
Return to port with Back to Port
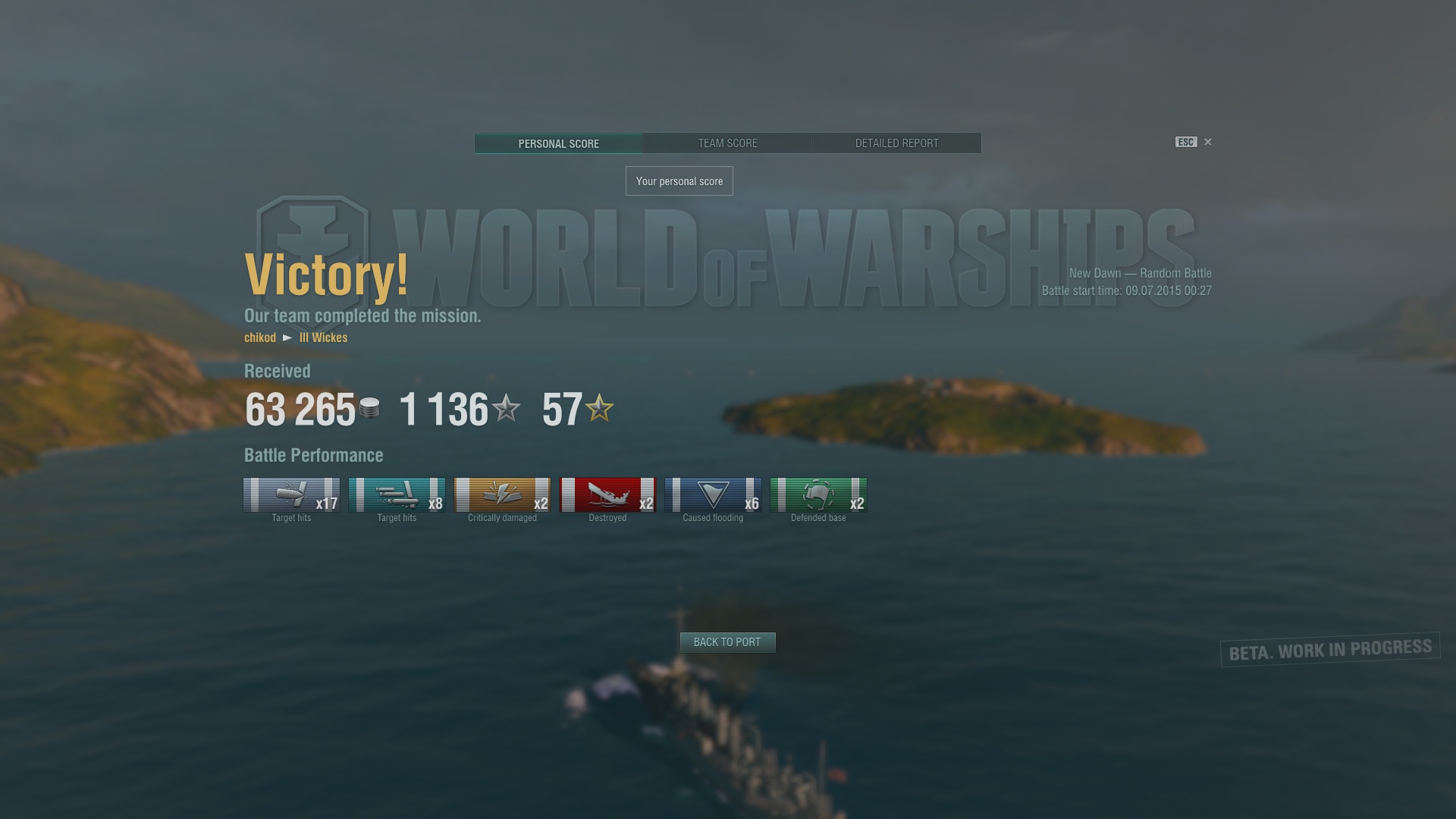[x=727, y=642]
